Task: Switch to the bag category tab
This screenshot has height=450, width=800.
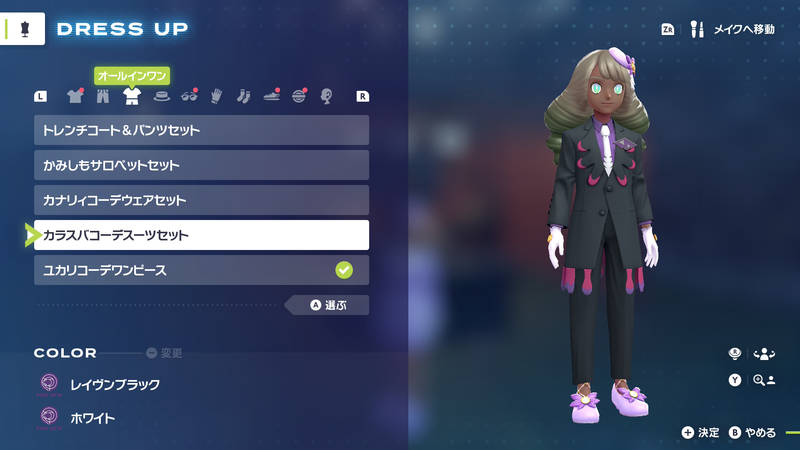Action: [x=298, y=97]
